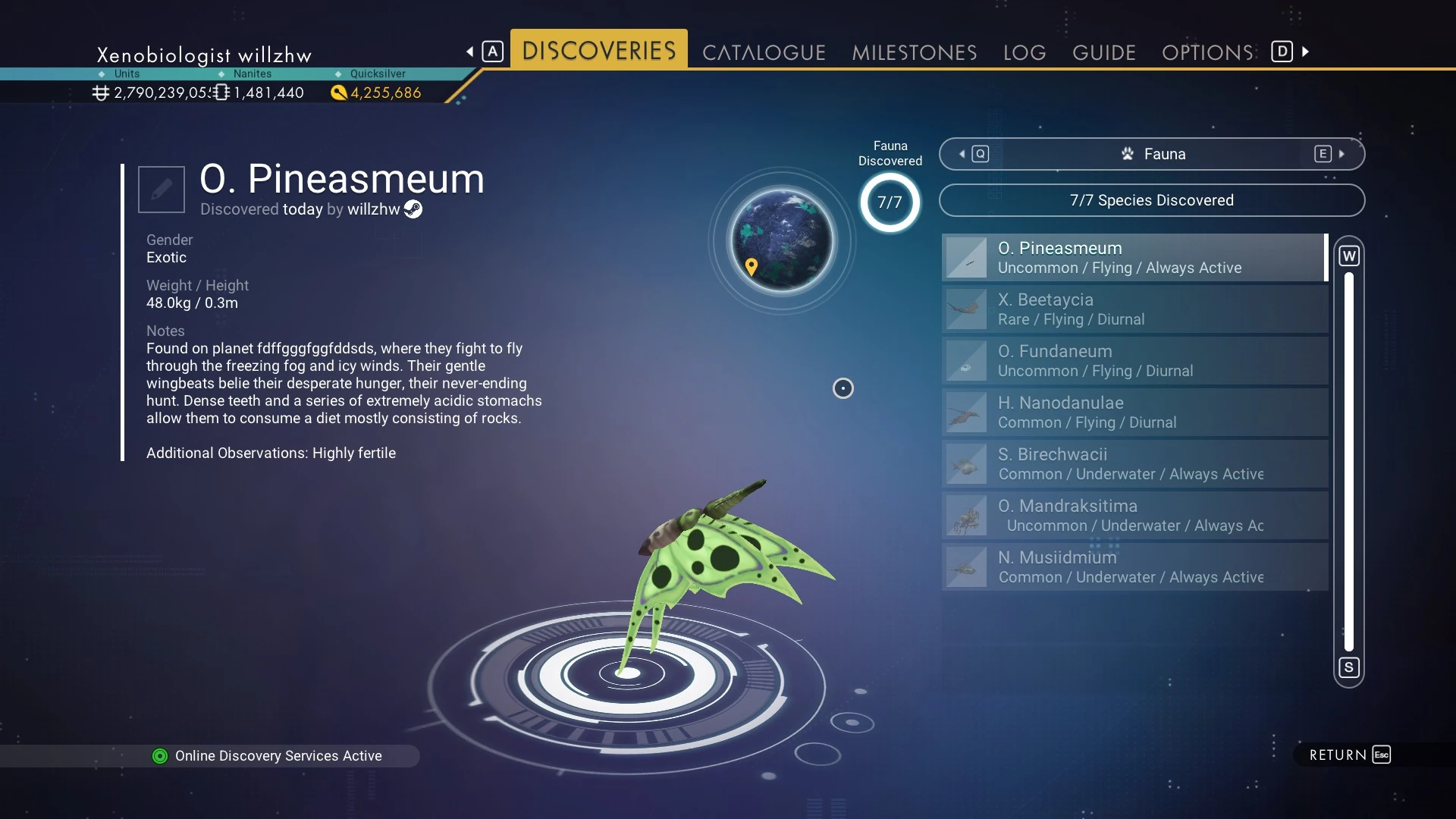Show the Log tab

(x=1025, y=52)
